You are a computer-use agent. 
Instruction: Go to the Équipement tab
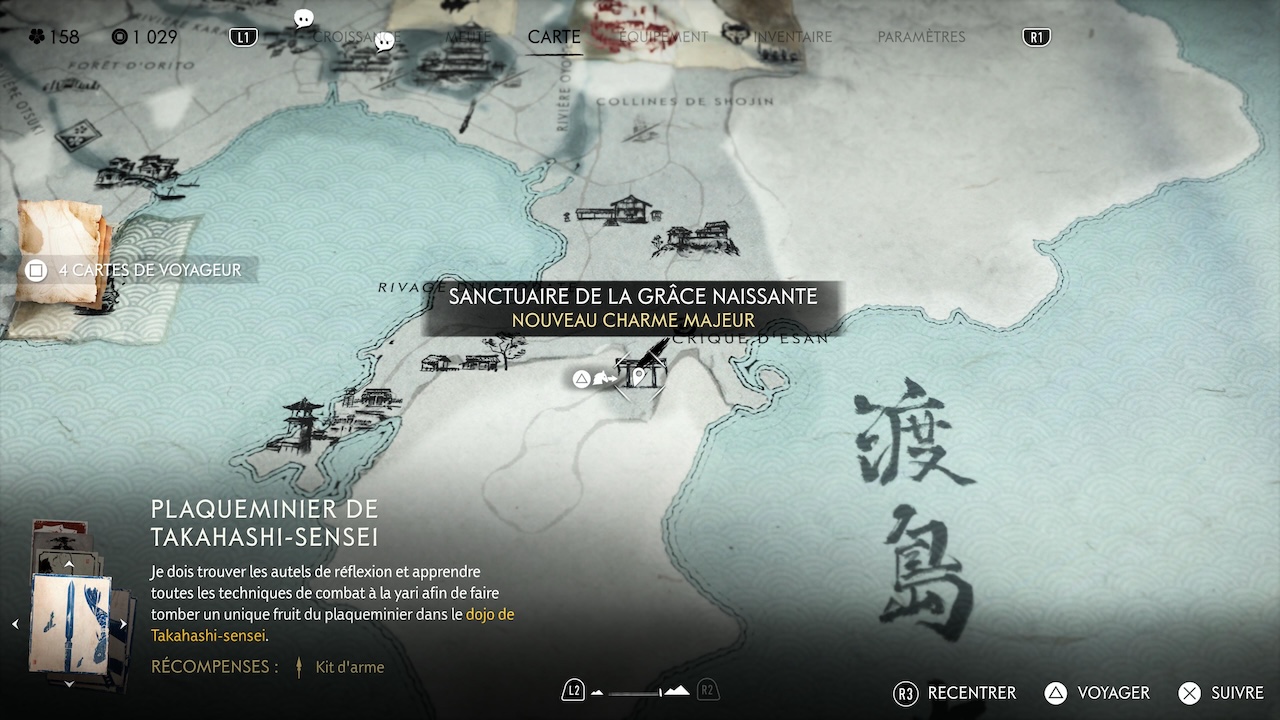663,37
